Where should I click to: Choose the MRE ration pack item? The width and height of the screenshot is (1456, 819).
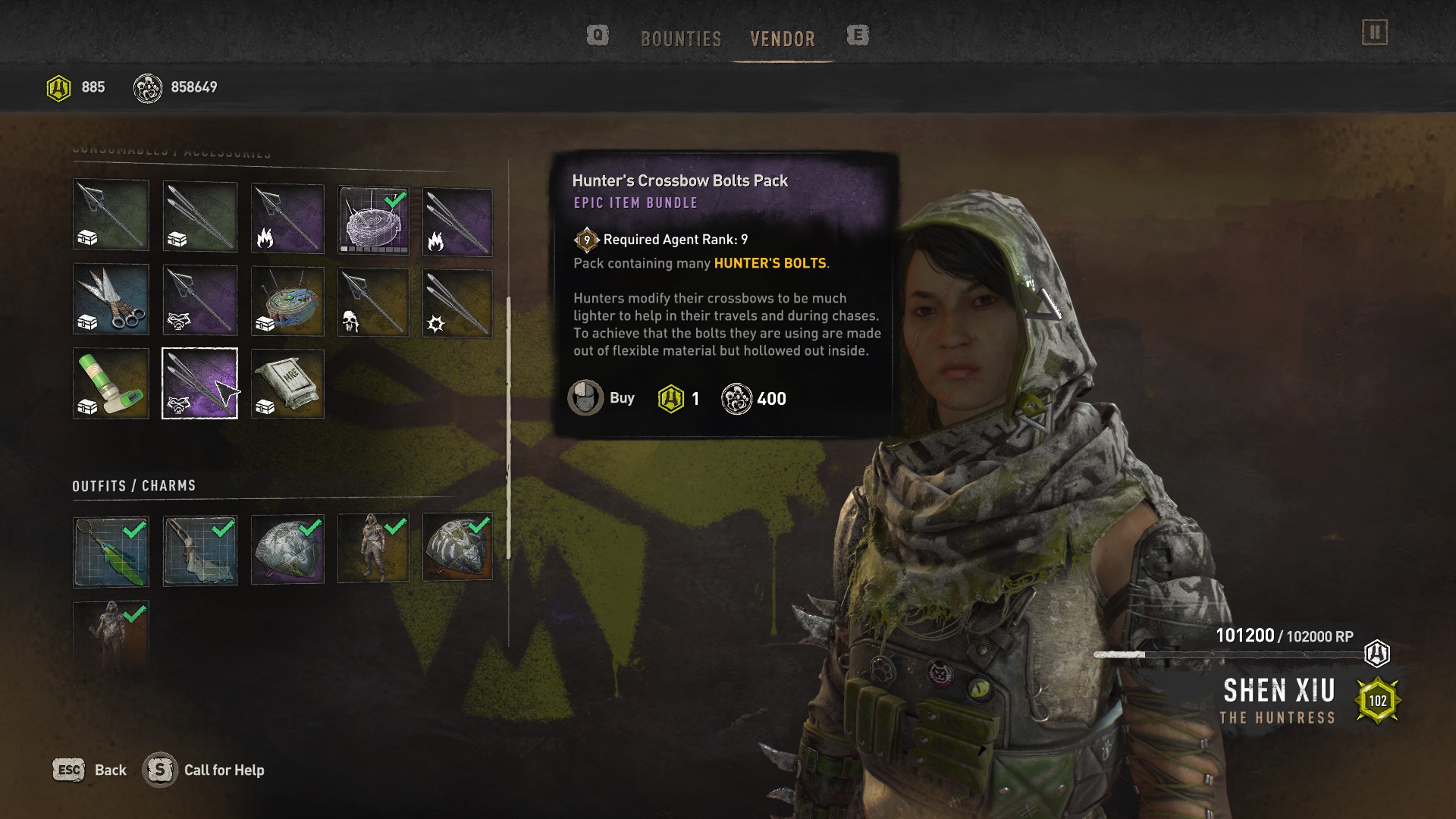287,383
